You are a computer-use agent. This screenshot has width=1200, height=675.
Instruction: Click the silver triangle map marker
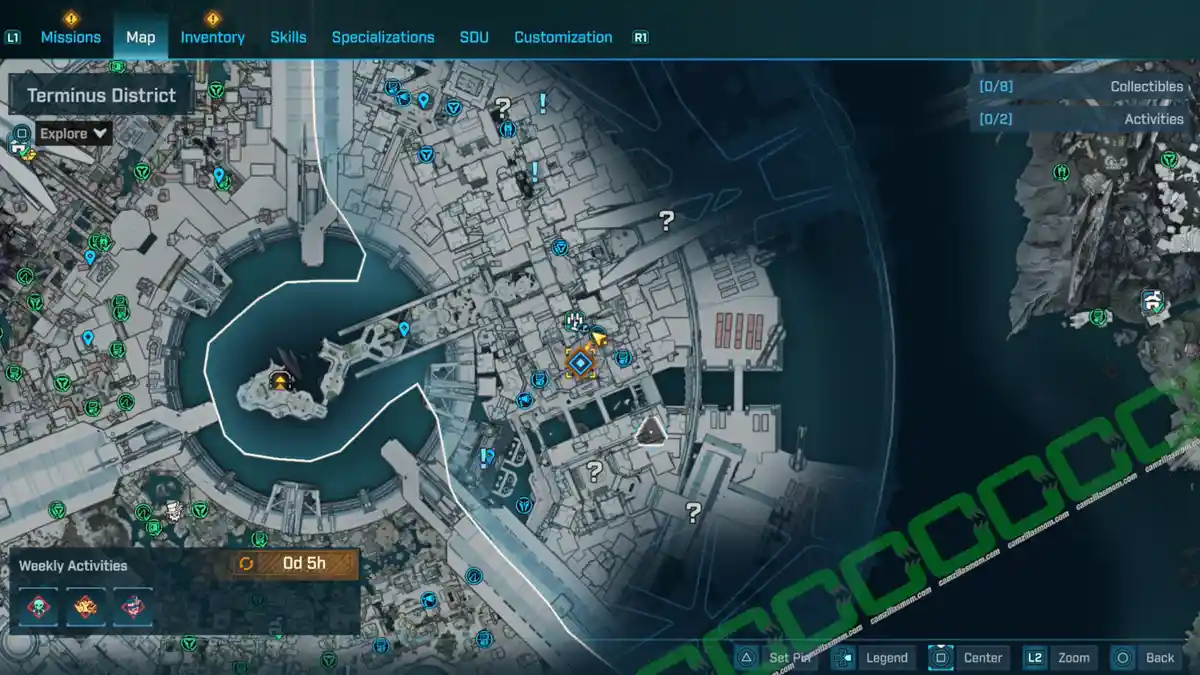[x=652, y=430]
